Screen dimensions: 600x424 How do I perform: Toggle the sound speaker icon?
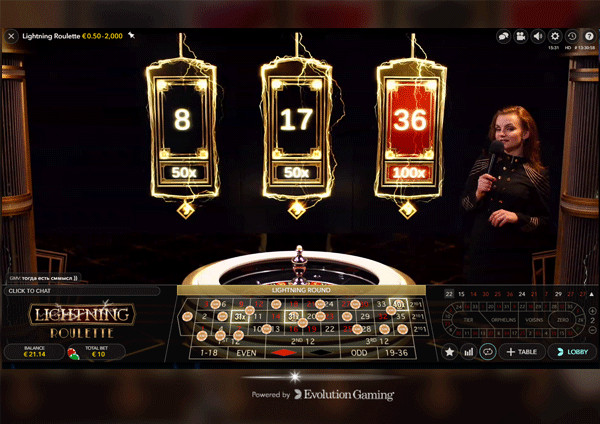tap(538, 37)
